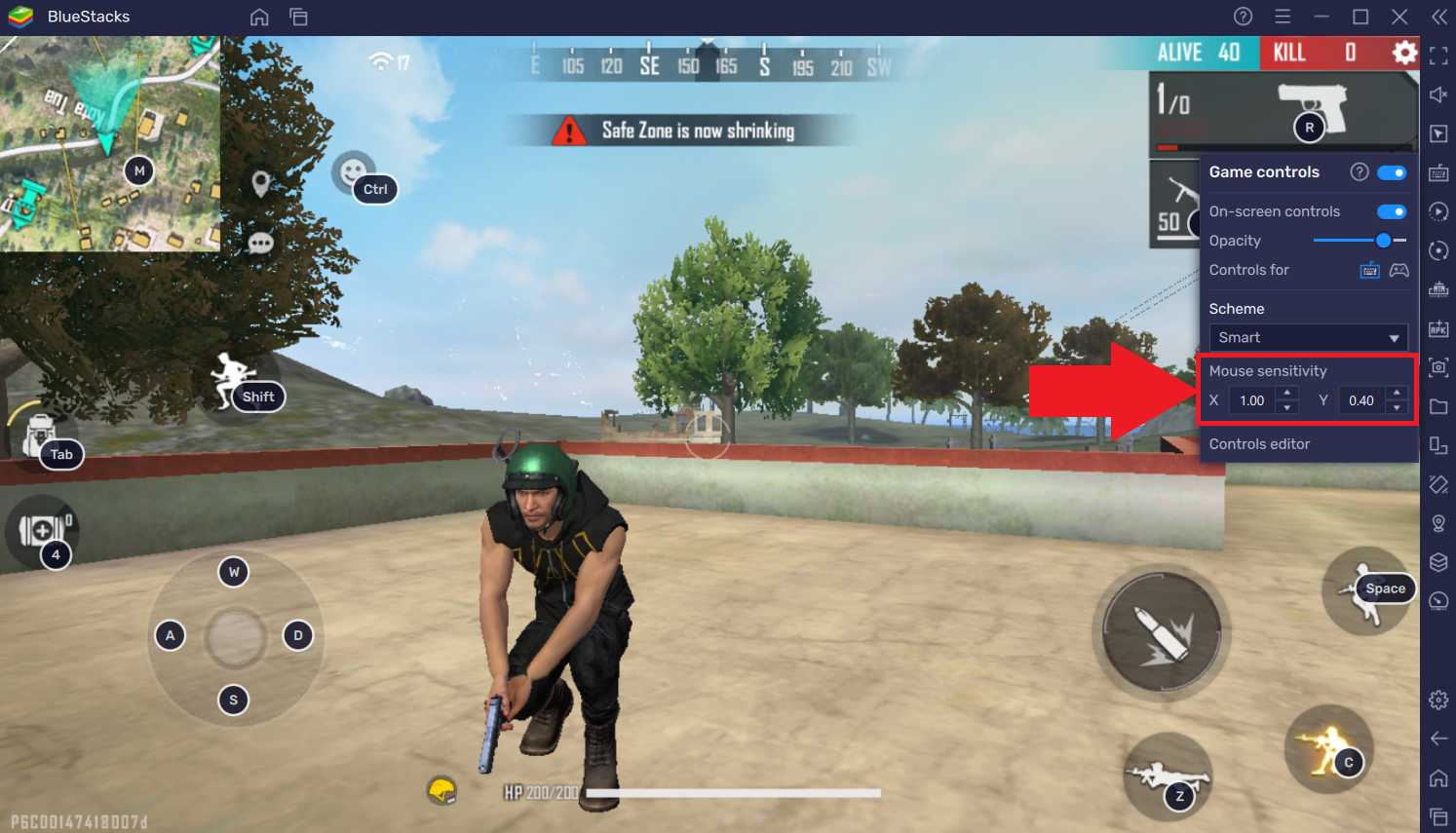
Task: Select the gamepad option for Controls for
Action: coord(1399,270)
